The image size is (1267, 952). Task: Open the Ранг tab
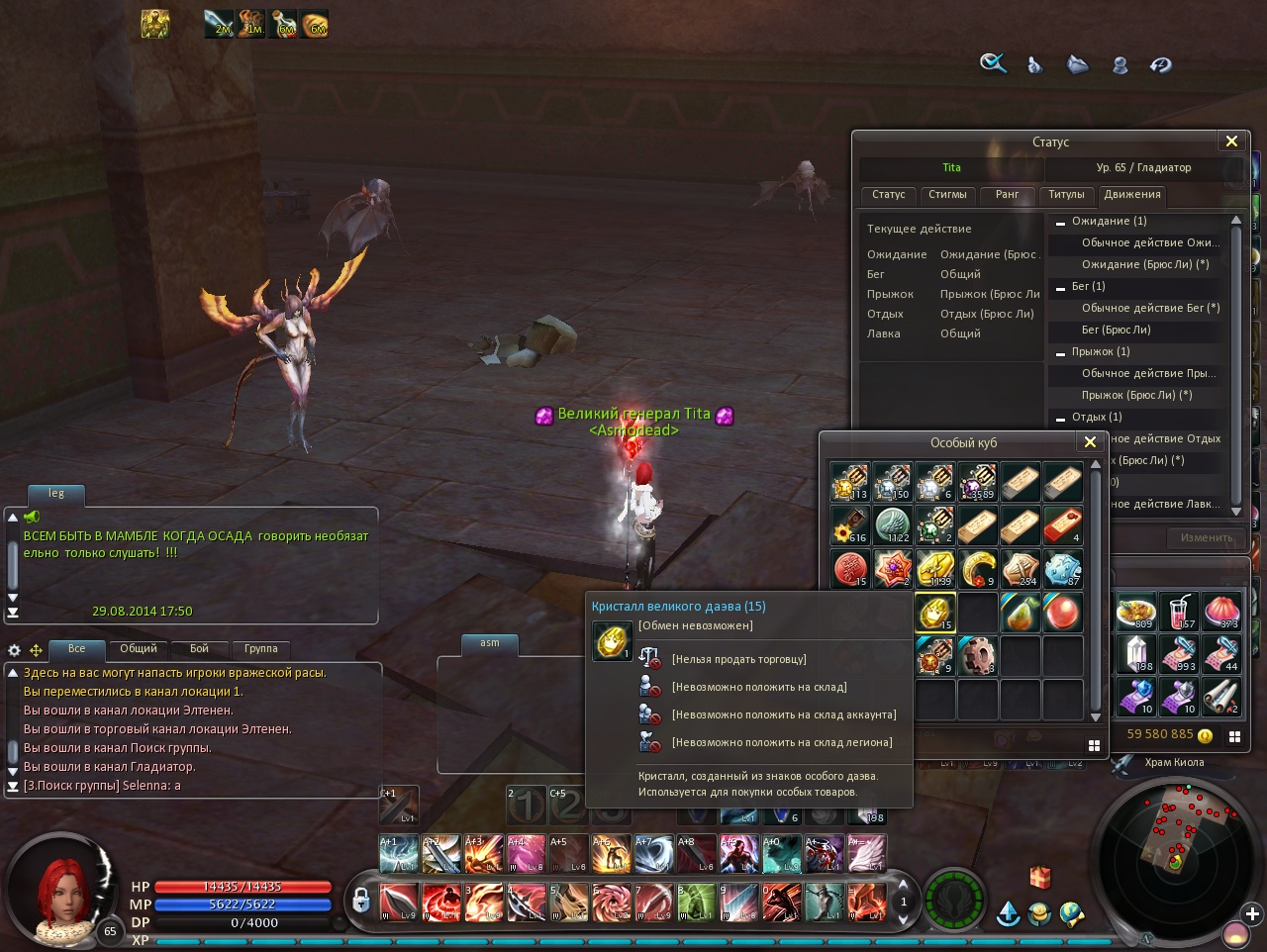tap(1007, 195)
